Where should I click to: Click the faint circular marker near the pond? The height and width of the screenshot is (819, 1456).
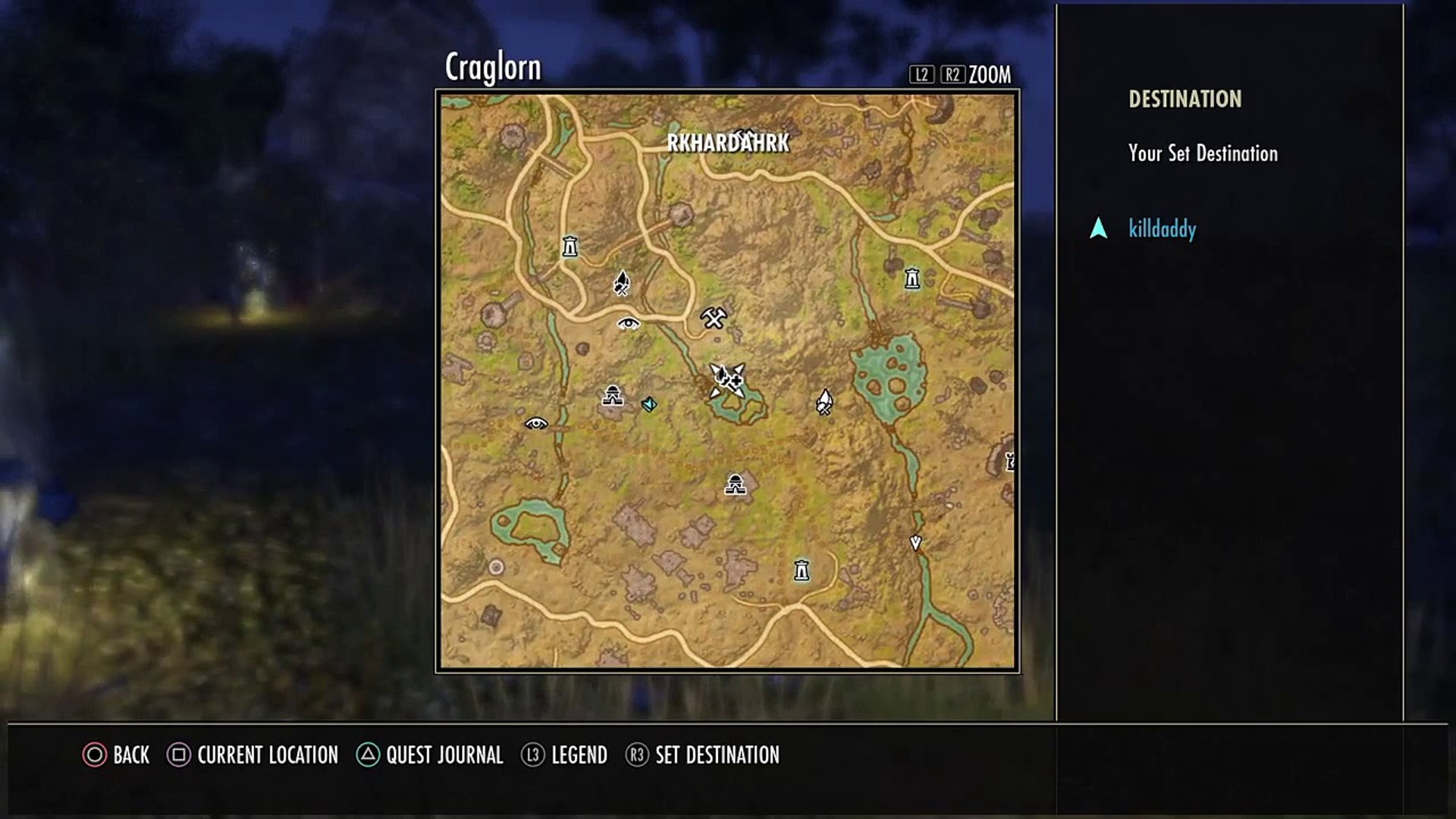point(496,566)
